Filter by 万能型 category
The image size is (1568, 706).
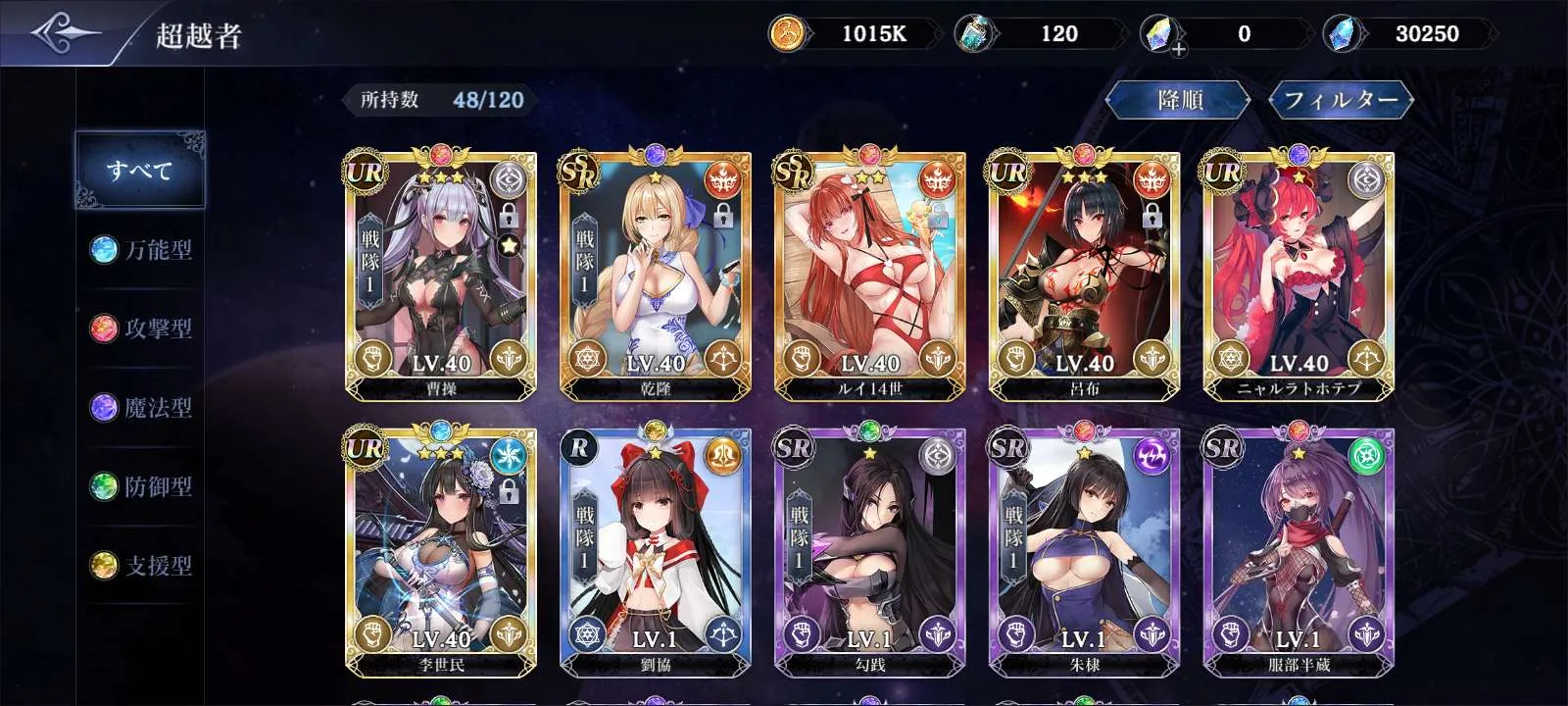141,250
